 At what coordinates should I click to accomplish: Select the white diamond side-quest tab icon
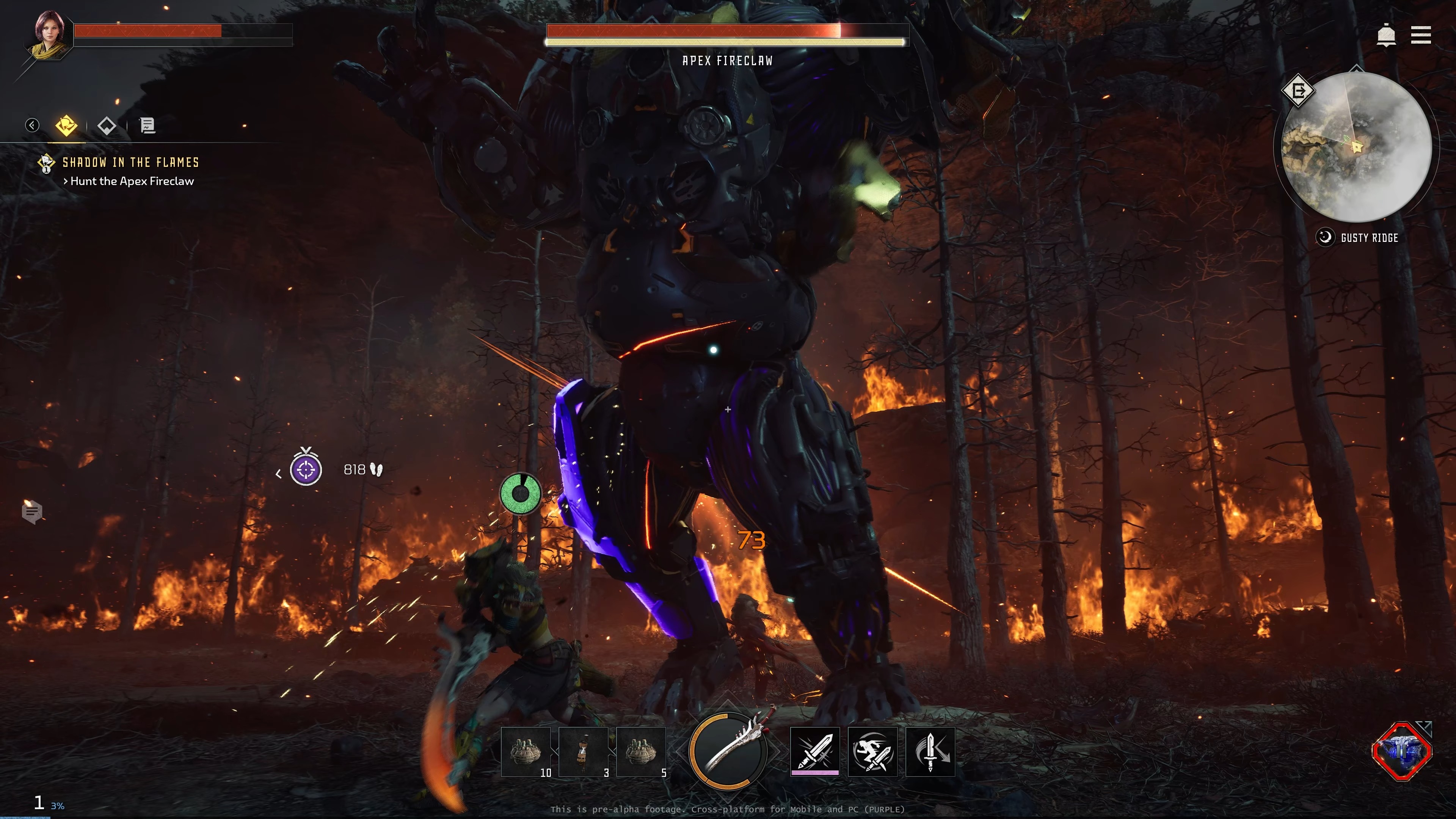coord(107,126)
